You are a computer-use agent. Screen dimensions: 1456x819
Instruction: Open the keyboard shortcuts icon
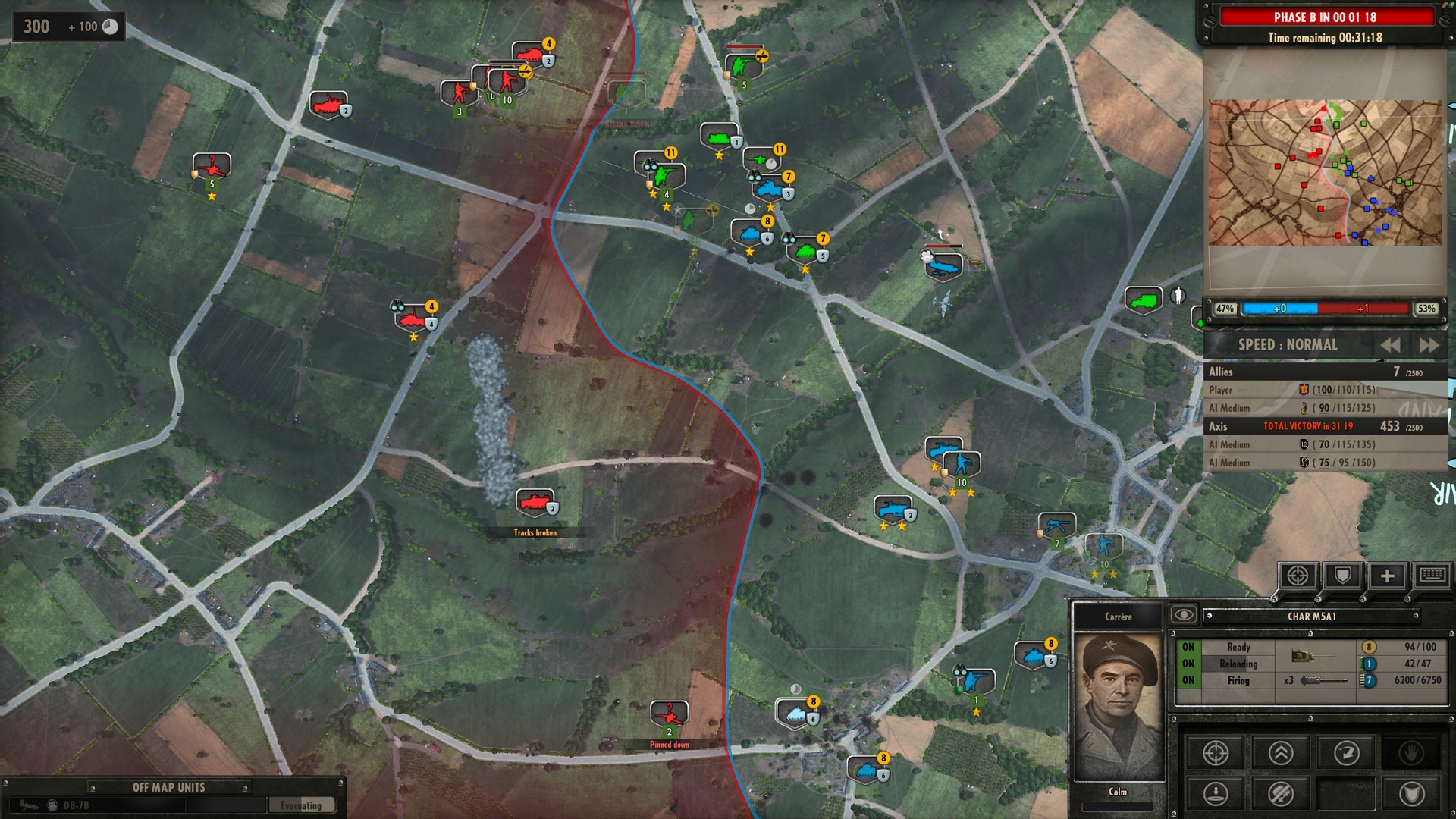(1431, 576)
